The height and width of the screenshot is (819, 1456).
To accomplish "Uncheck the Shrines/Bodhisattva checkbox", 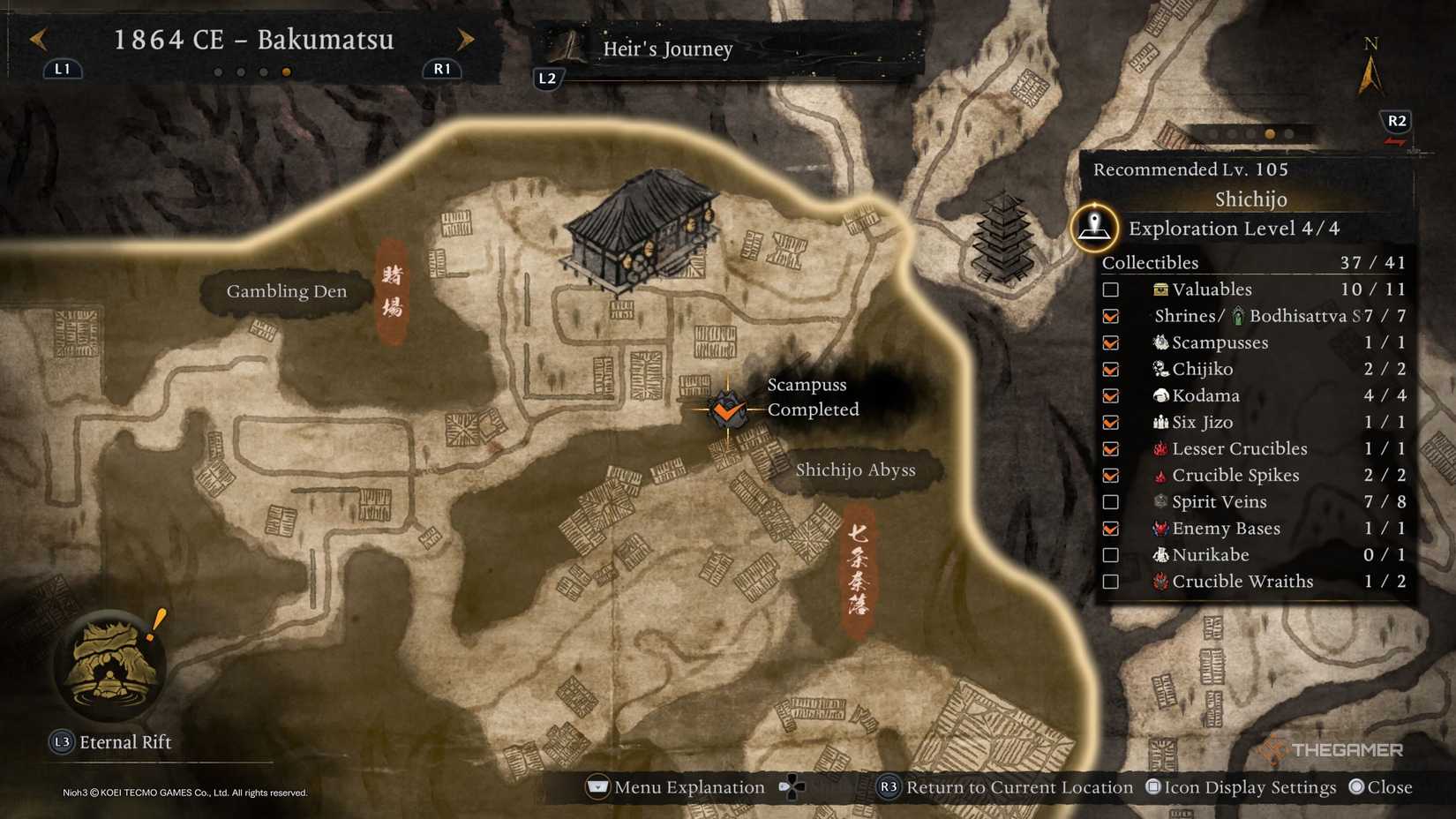I will pyautogui.click(x=1110, y=316).
